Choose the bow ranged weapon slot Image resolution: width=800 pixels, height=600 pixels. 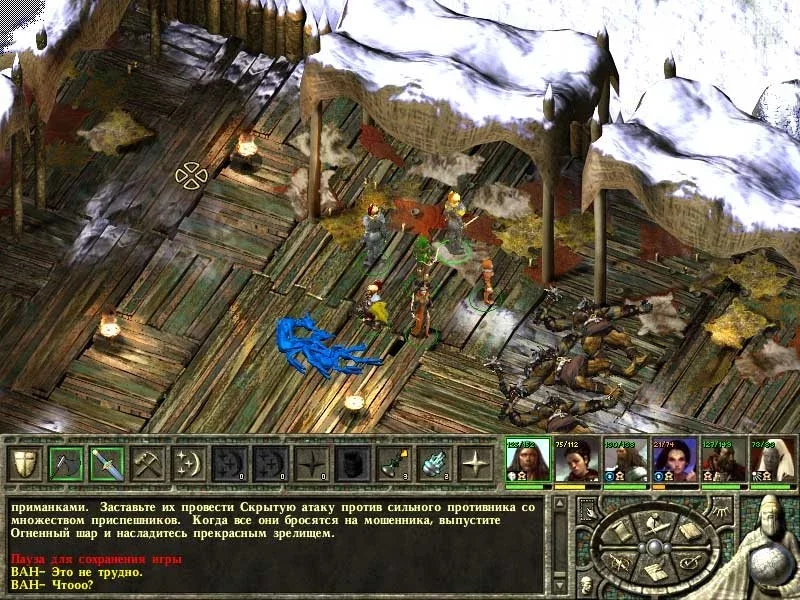pyautogui.click(x=65, y=463)
